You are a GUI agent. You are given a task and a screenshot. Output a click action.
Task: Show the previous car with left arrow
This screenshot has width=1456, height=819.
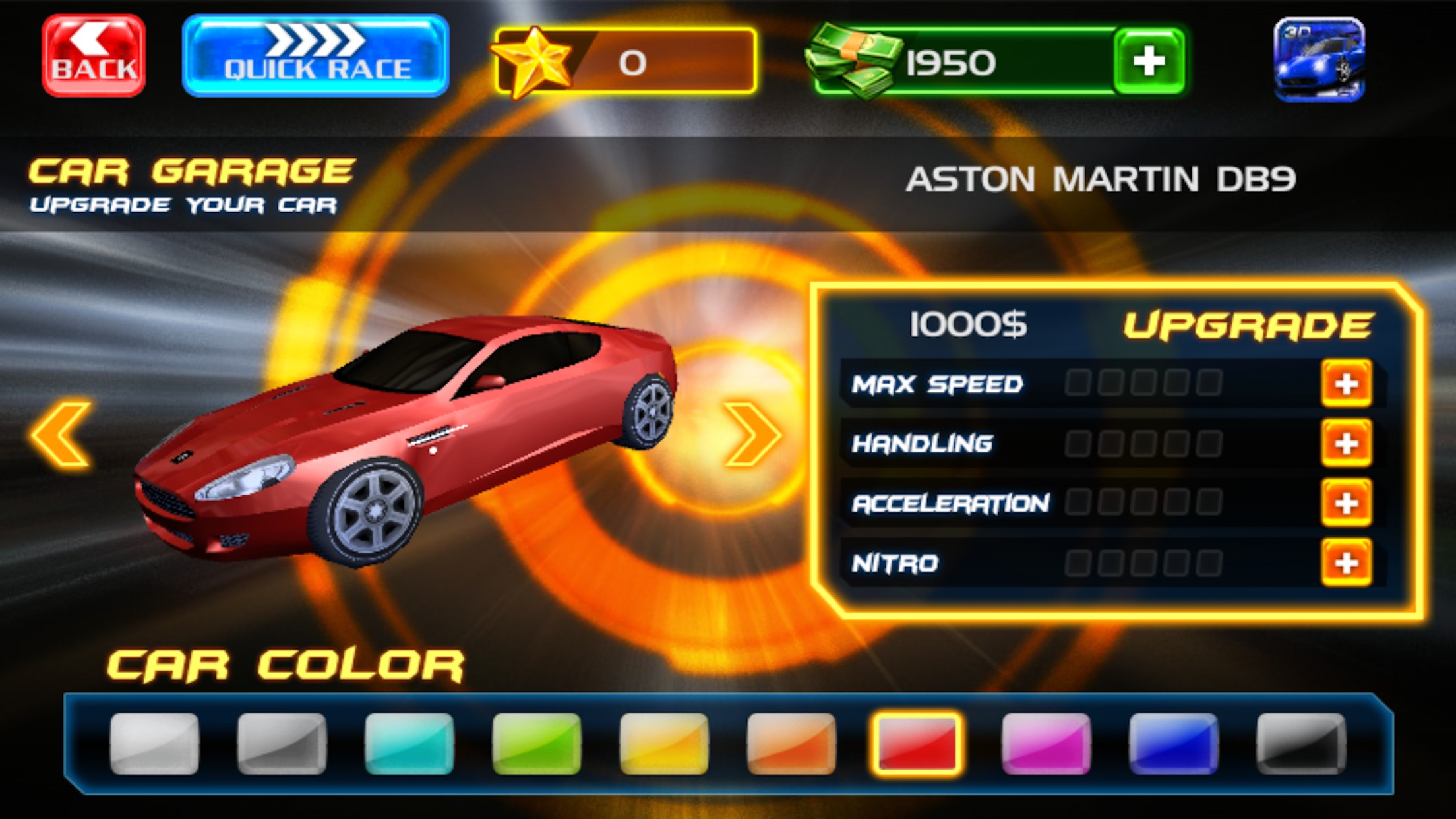(x=61, y=435)
